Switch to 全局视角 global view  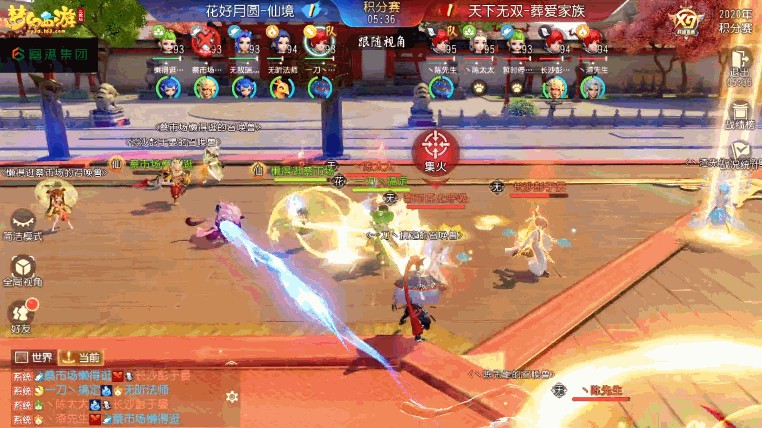pos(22,267)
